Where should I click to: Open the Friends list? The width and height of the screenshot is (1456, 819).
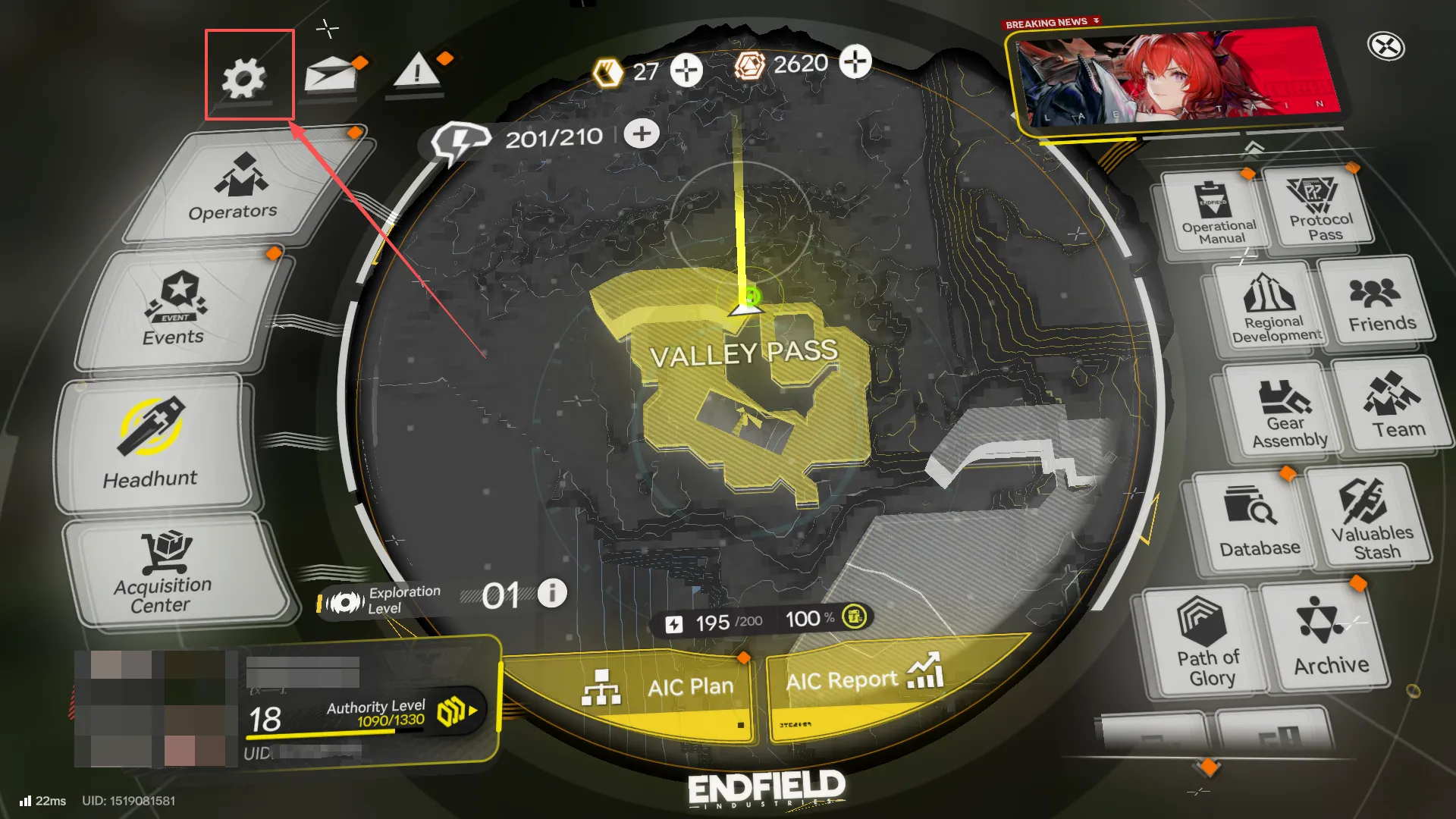pos(1382,303)
